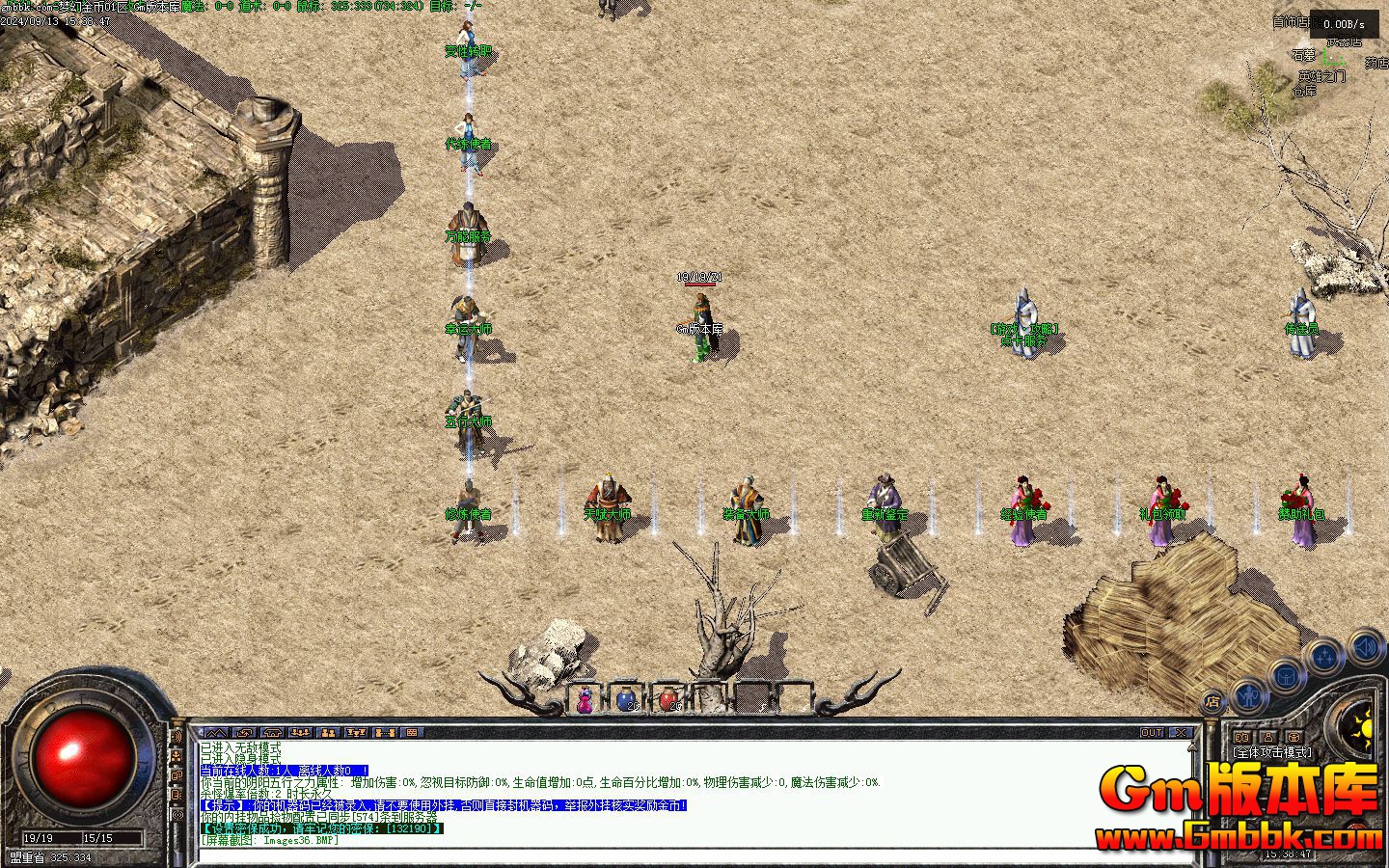This screenshot has height=868, width=1389.
Task: Click the mountain-shaped chat toolbar button
Action: click(x=215, y=733)
